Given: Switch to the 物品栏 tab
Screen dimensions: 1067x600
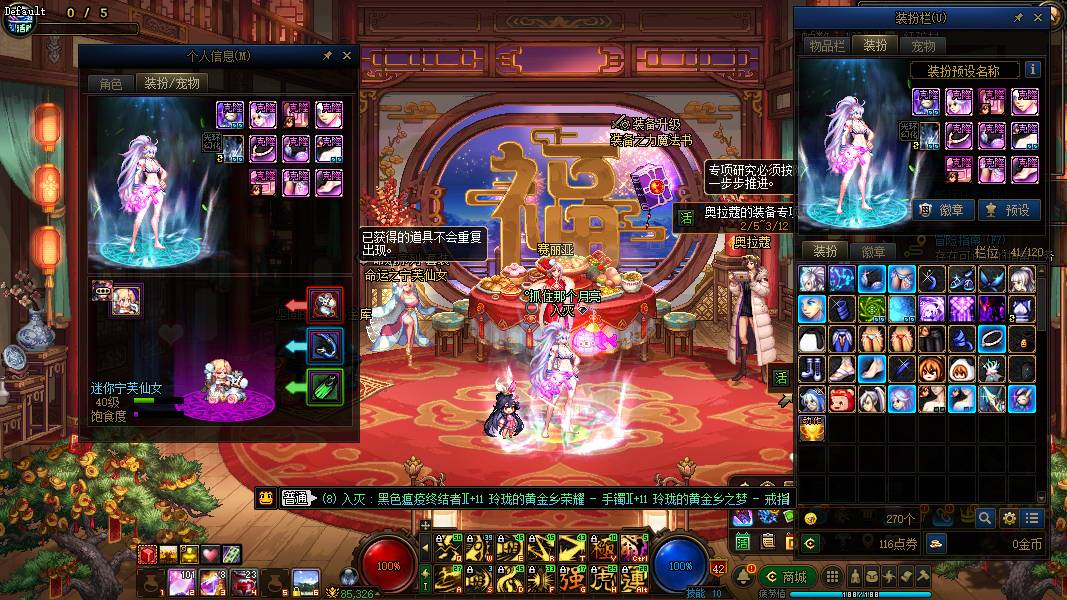Looking at the screenshot, I should pos(827,45).
